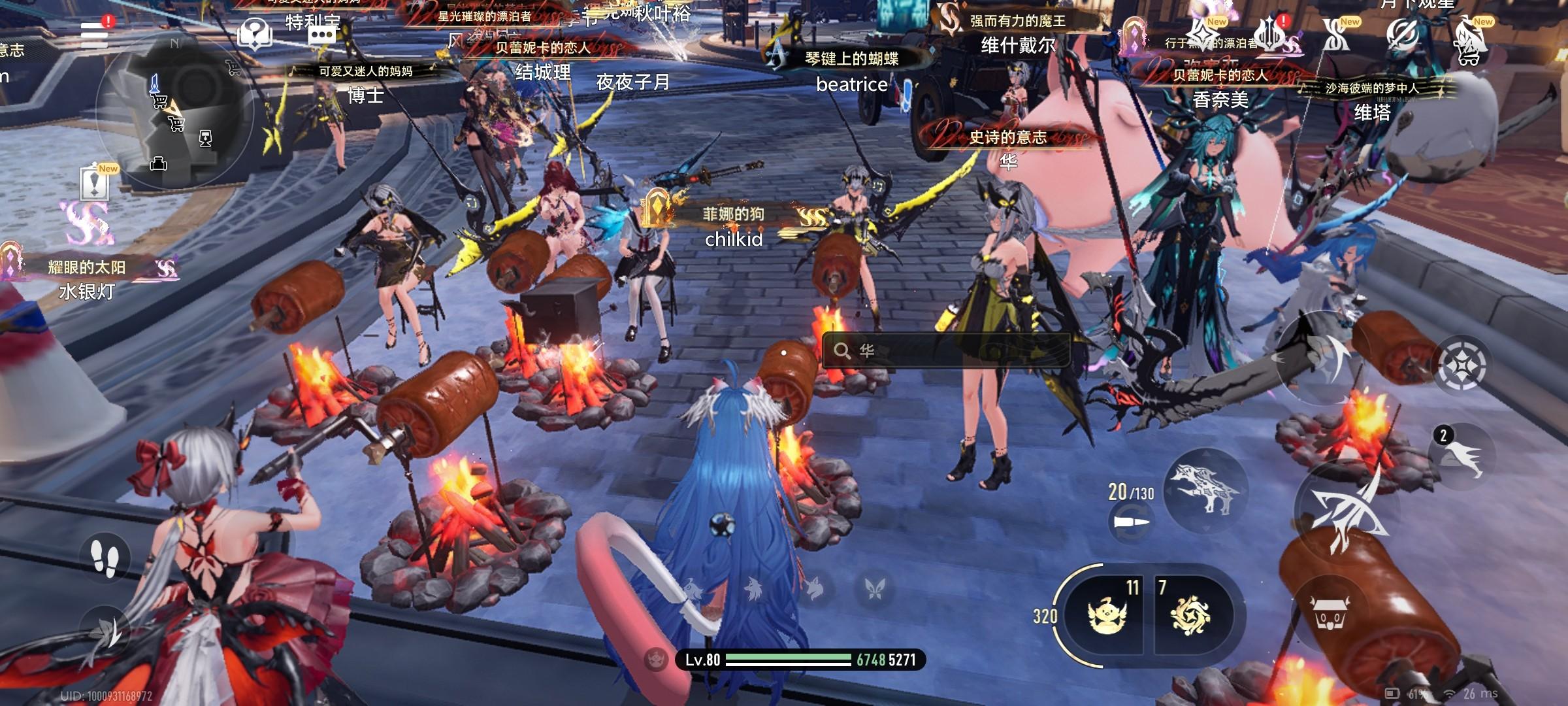This screenshot has width=1568, height=706.
Task: Open the question-mark help guide icon
Action: (255, 33)
